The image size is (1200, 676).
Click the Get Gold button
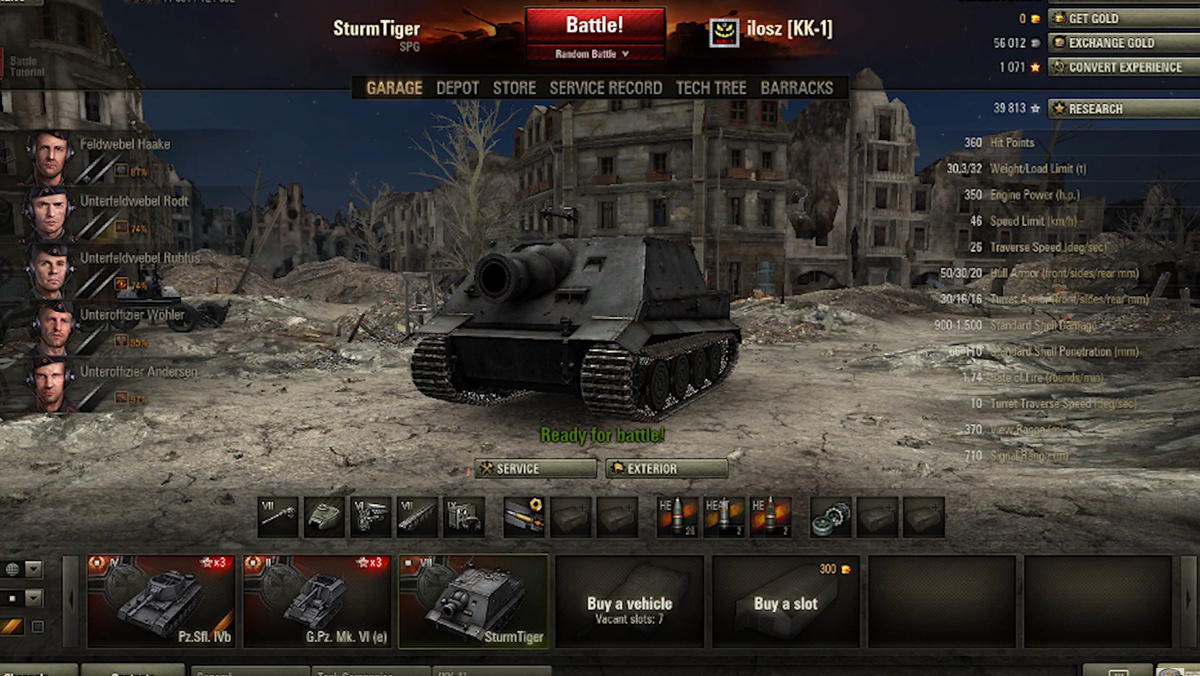(x=1121, y=19)
